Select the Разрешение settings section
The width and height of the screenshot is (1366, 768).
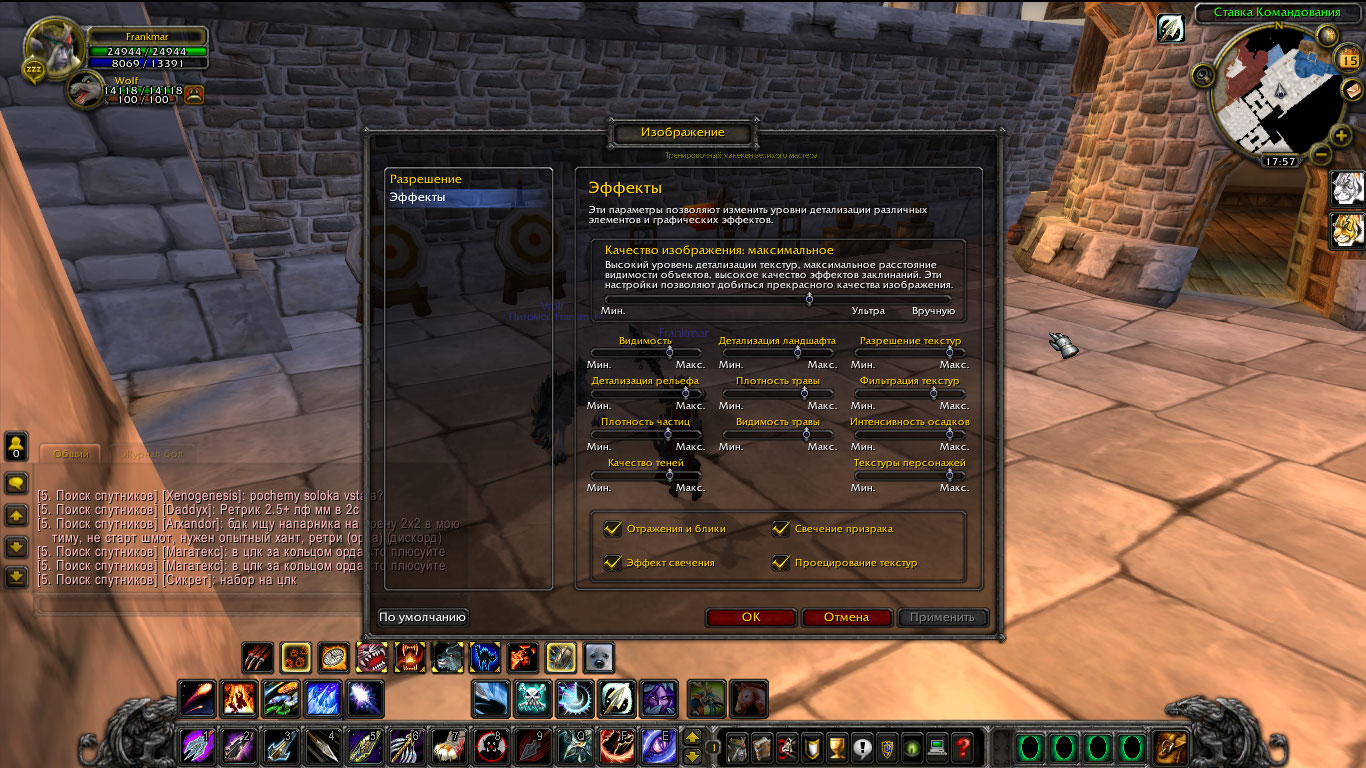(x=426, y=179)
